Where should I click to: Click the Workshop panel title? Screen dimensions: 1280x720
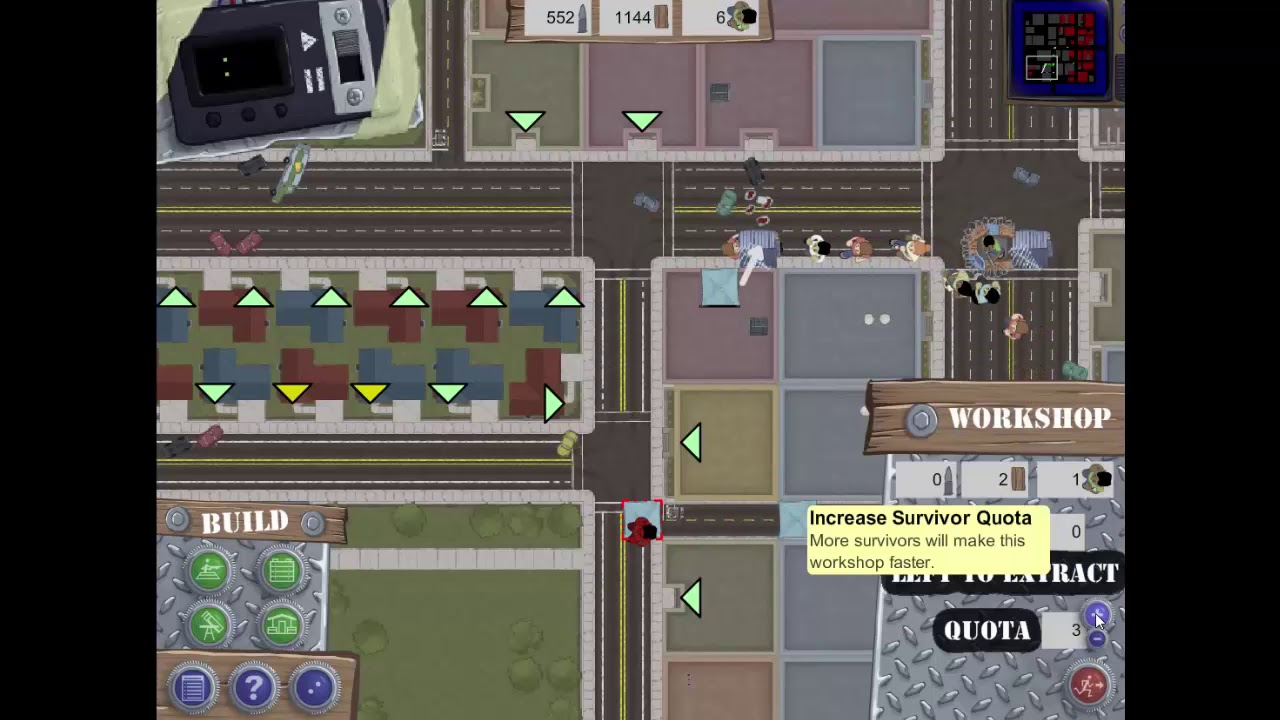[1030, 418]
